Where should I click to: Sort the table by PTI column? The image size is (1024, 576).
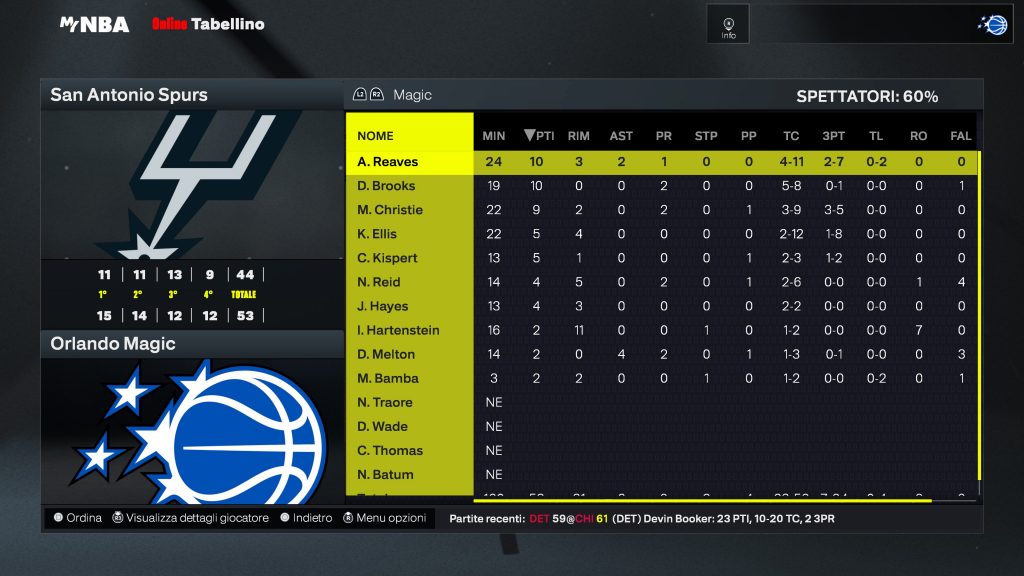point(536,136)
